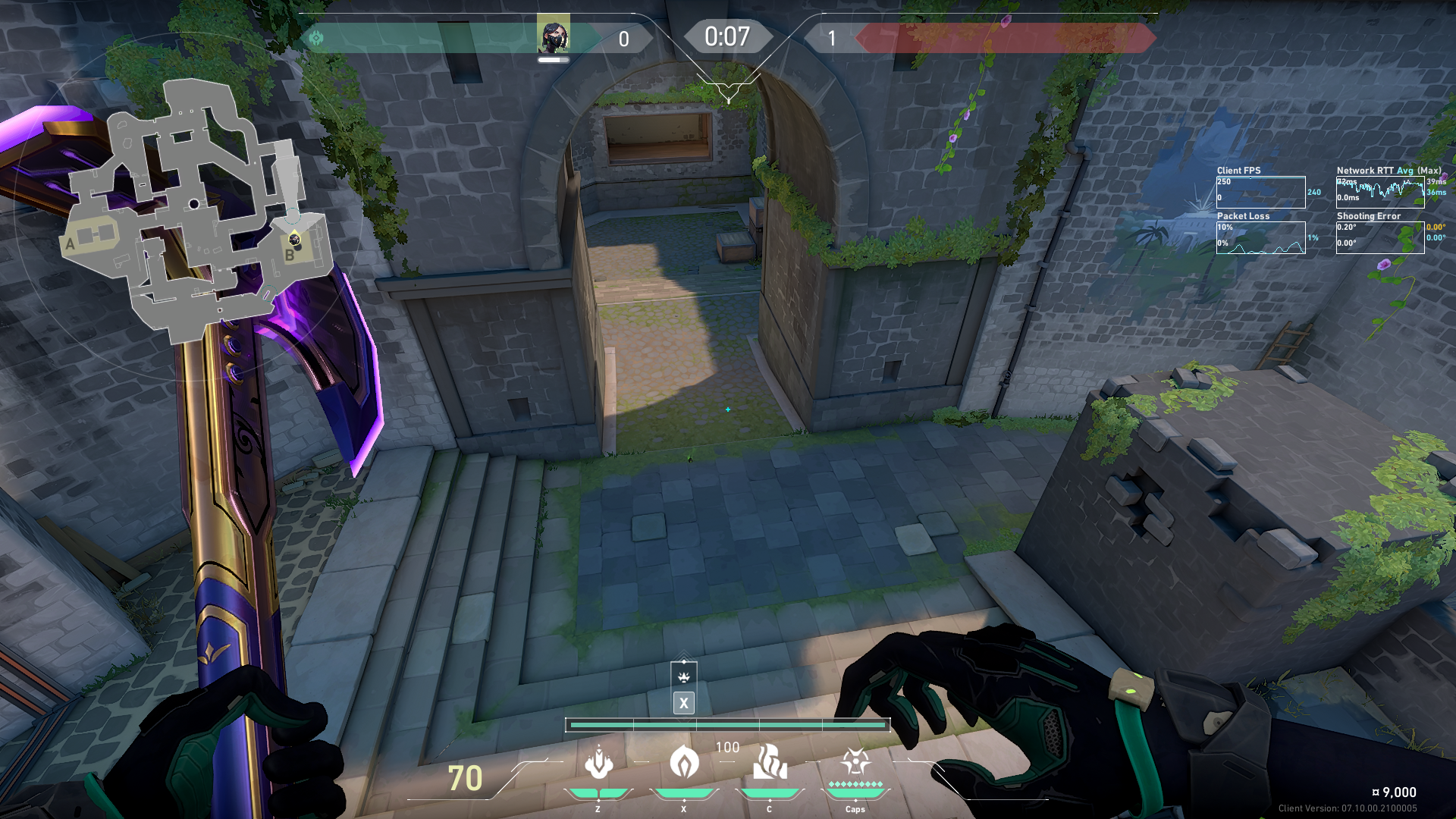Click the Shooting Error graph
This screenshot has width=1456, height=819.
tap(1379, 238)
